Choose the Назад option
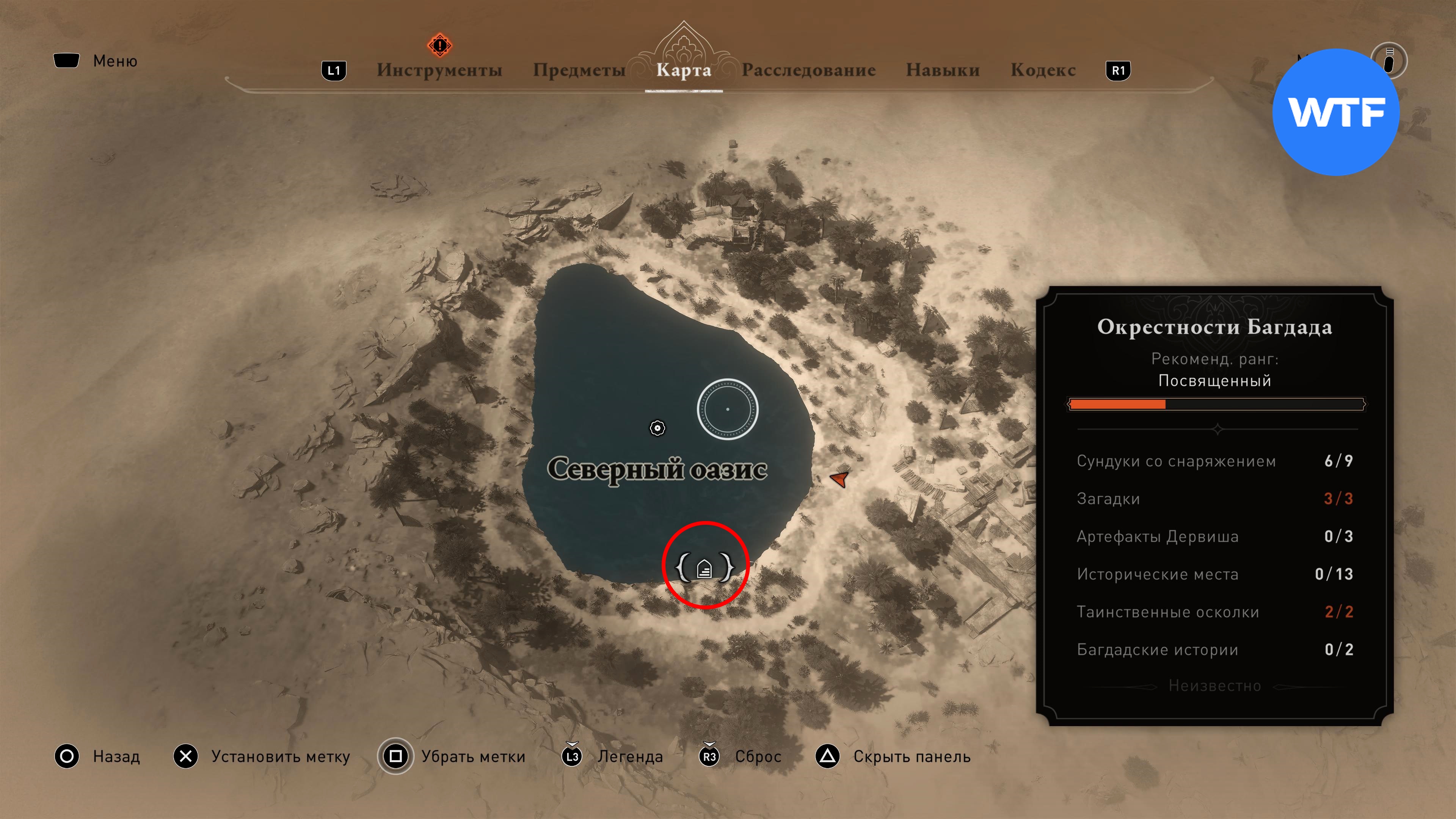The image size is (1456, 819). tap(116, 756)
